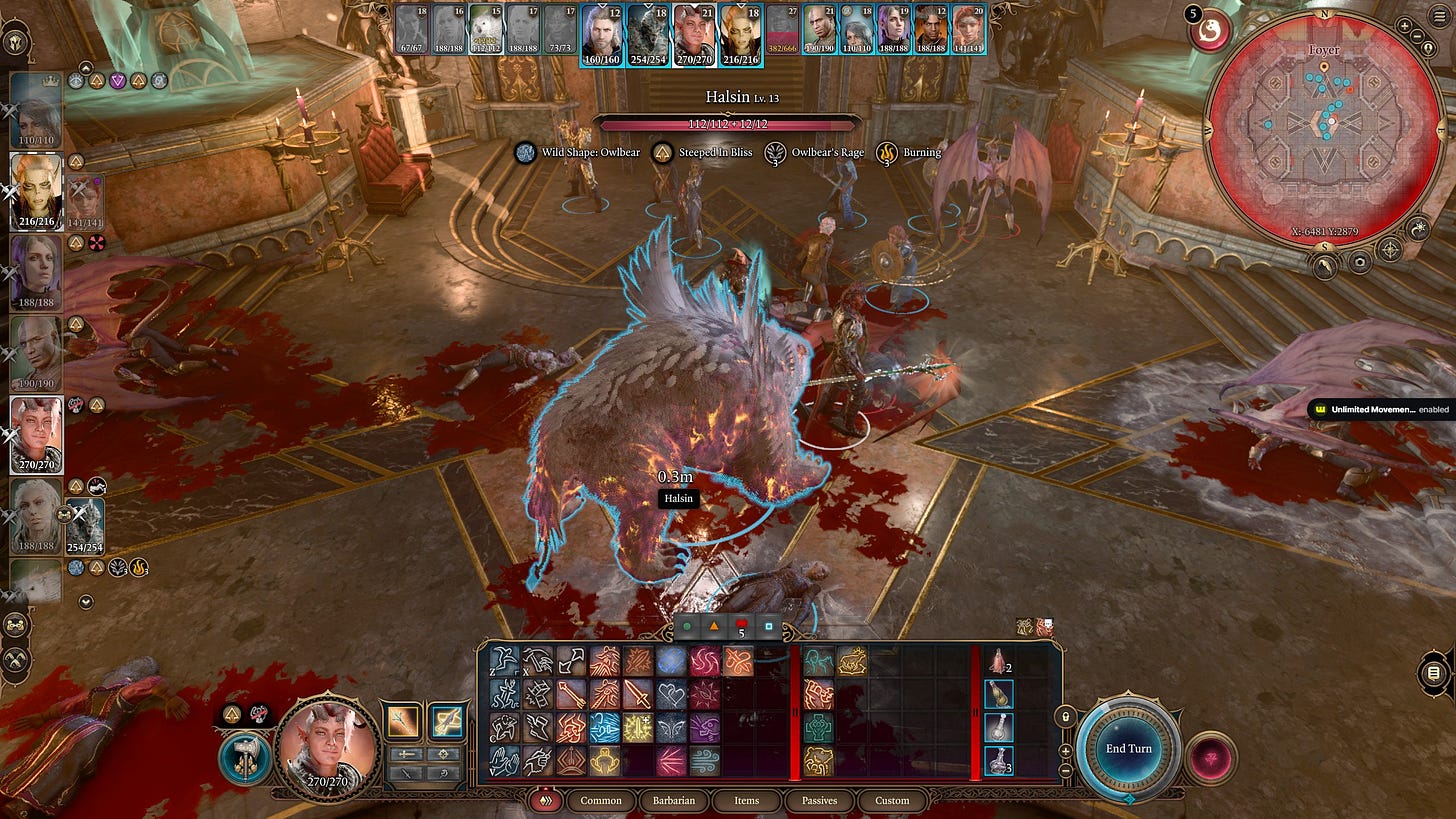Zoom in the minimap with plus button
Image resolution: width=1456 pixels, height=819 pixels.
[x=1404, y=24]
